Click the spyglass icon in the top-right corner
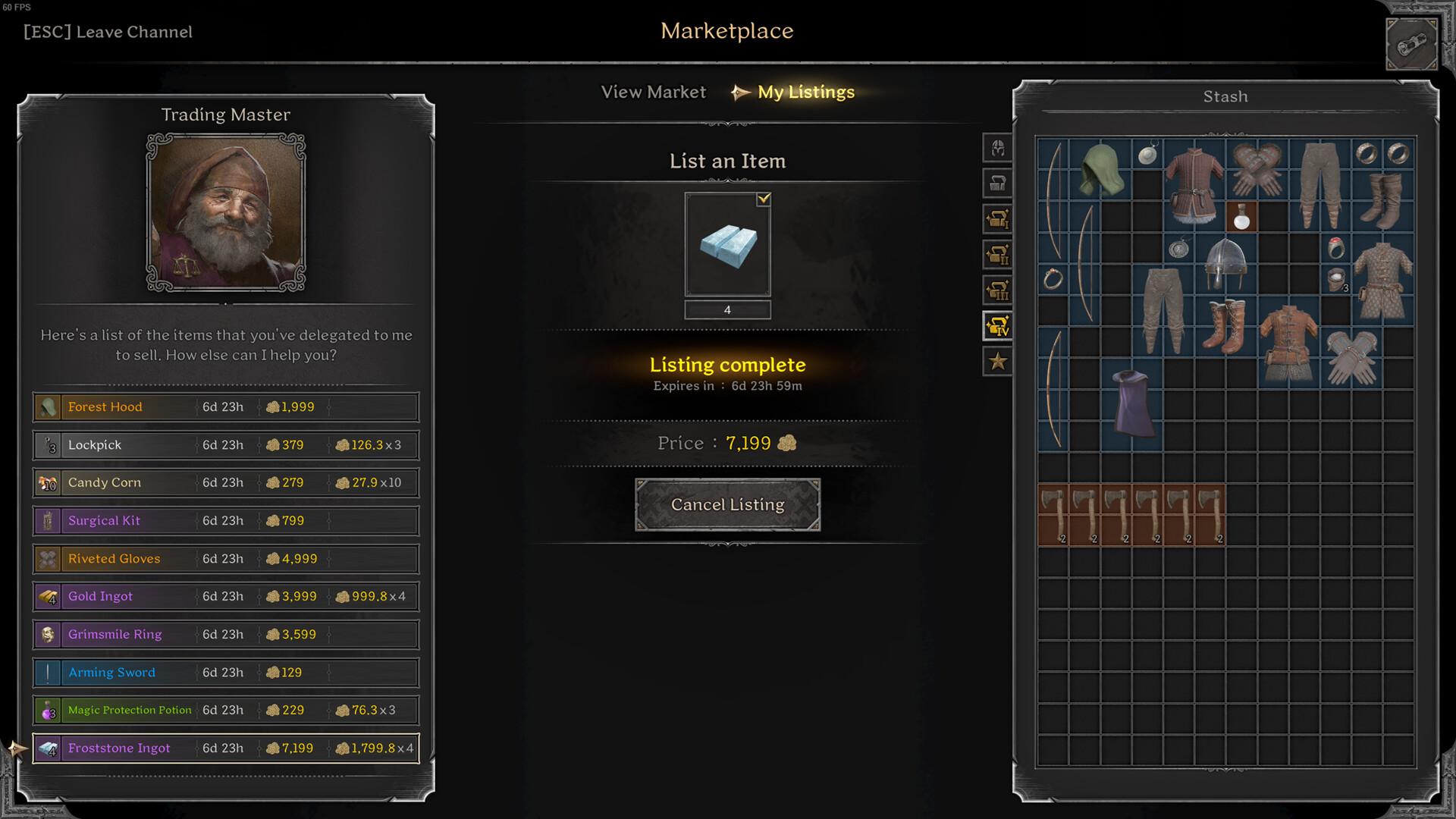The width and height of the screenshot is (1456, 819). pyautogui.click(x=1411, y=42)
